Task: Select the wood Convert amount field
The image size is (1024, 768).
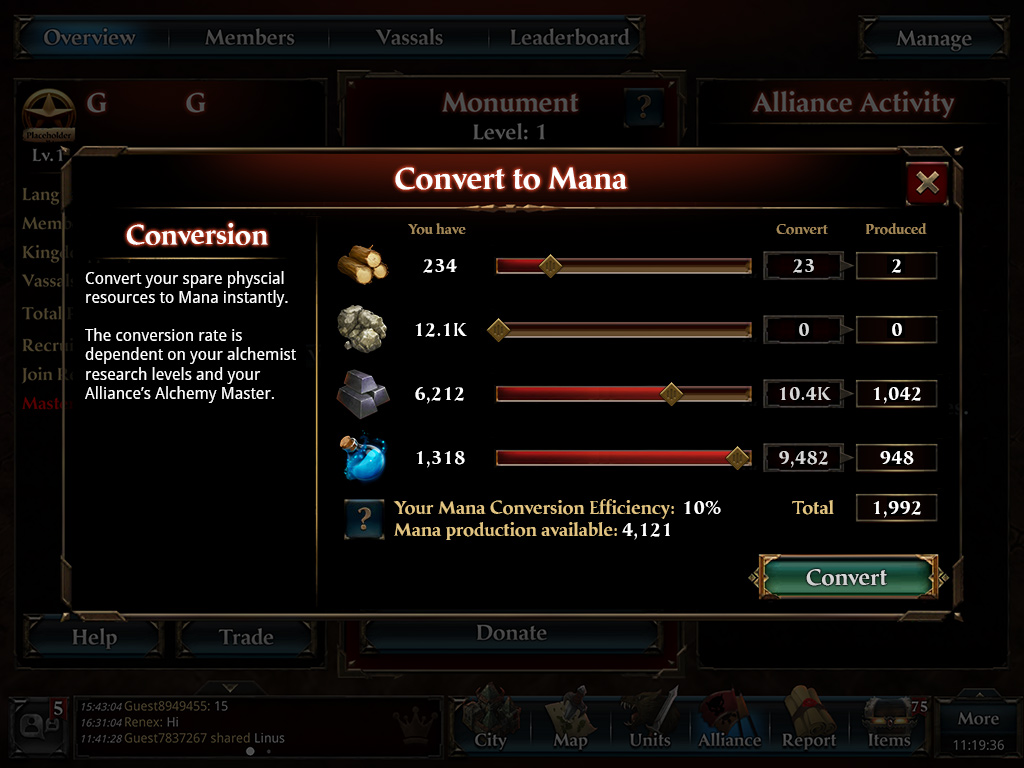Action: point(803,266)
